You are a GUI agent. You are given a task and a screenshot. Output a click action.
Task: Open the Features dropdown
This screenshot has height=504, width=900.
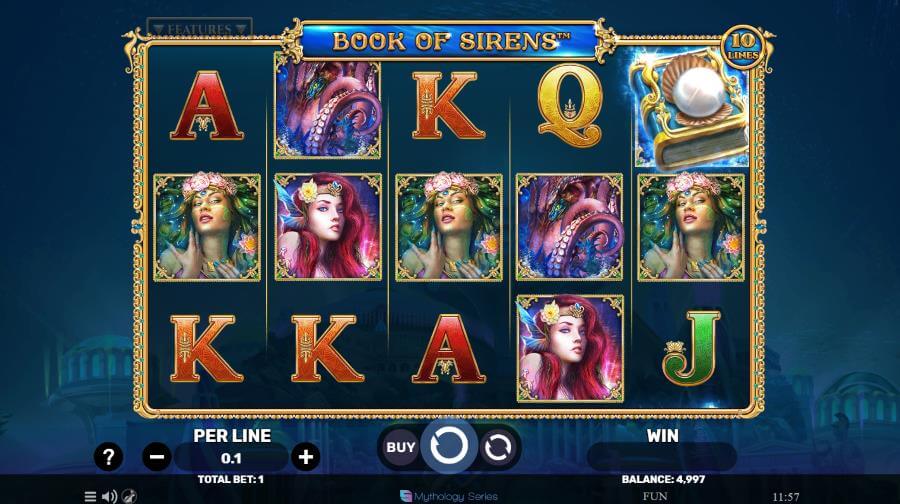point(199,28)
